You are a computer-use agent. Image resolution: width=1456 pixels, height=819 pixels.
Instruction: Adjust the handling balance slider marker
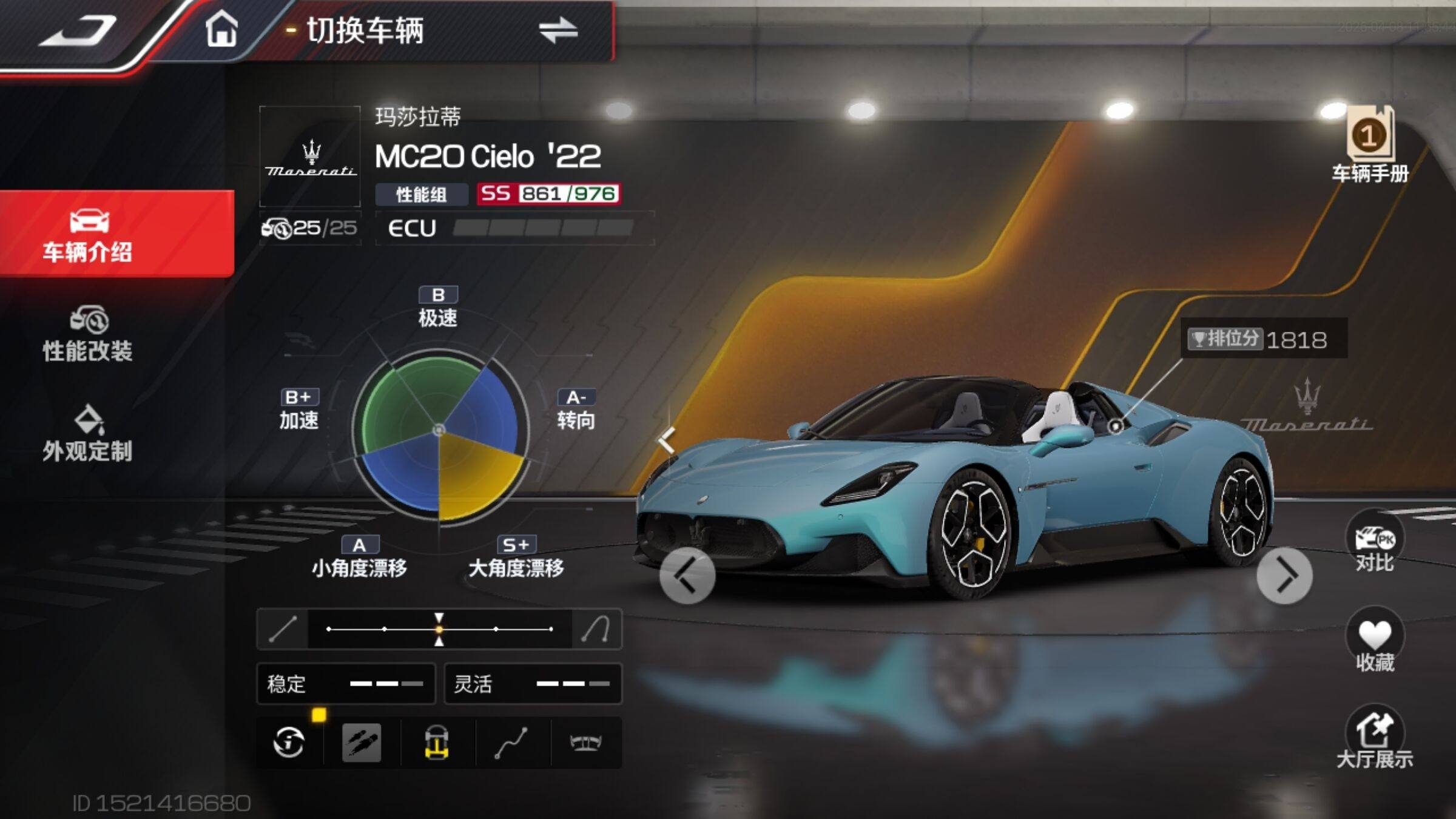[439, 629]
